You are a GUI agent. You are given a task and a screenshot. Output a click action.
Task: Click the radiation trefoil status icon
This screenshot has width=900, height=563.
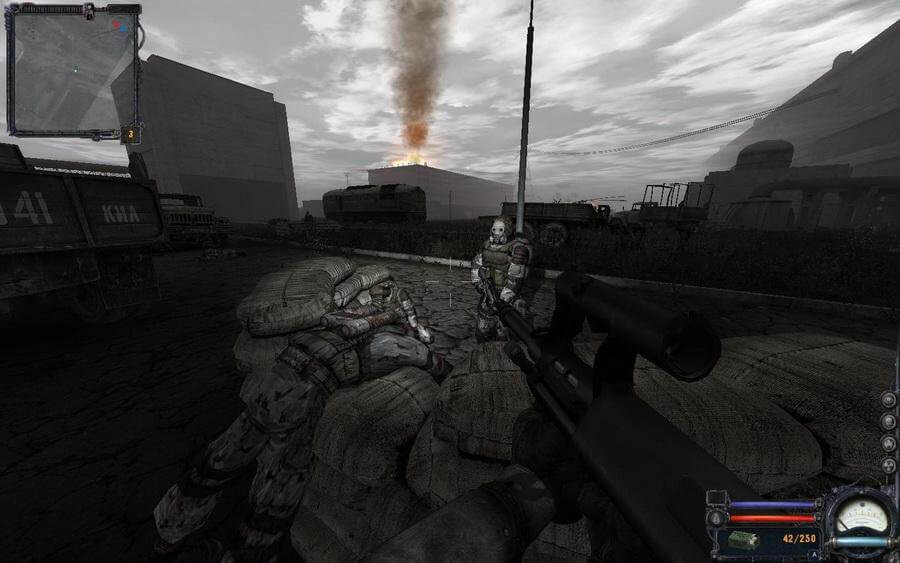coord(888,465)
